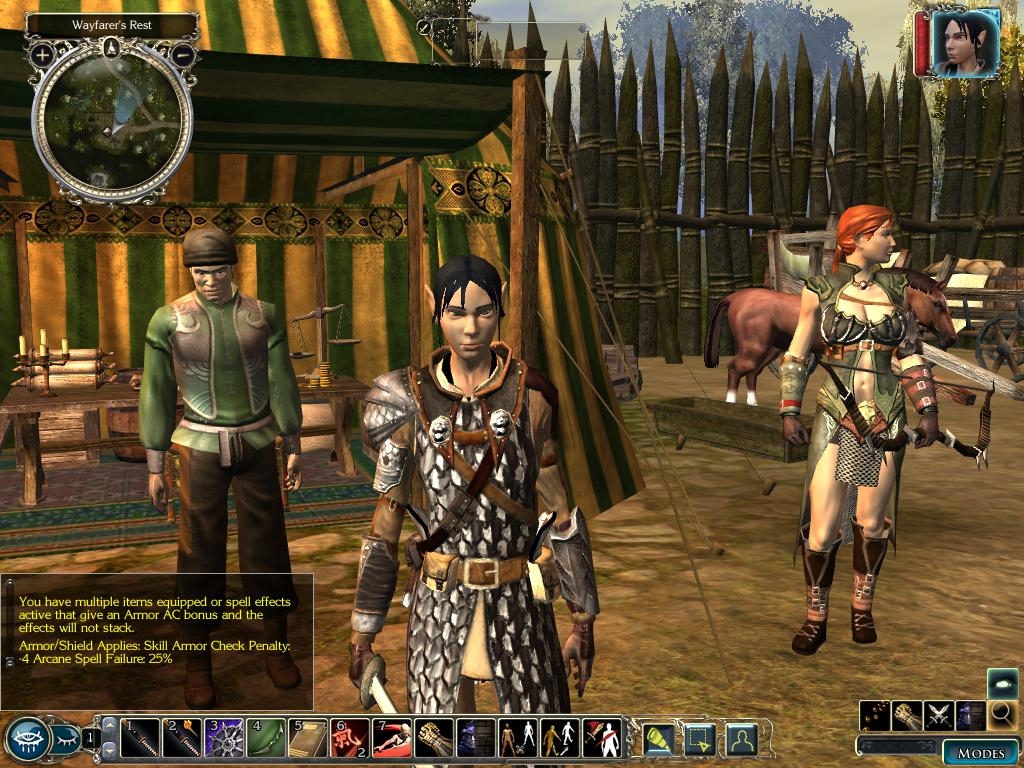This screenshot has height=768, width=1024.
Task: Click the yellow spotlight toolbar button
Action: click(x=658, y=739)
